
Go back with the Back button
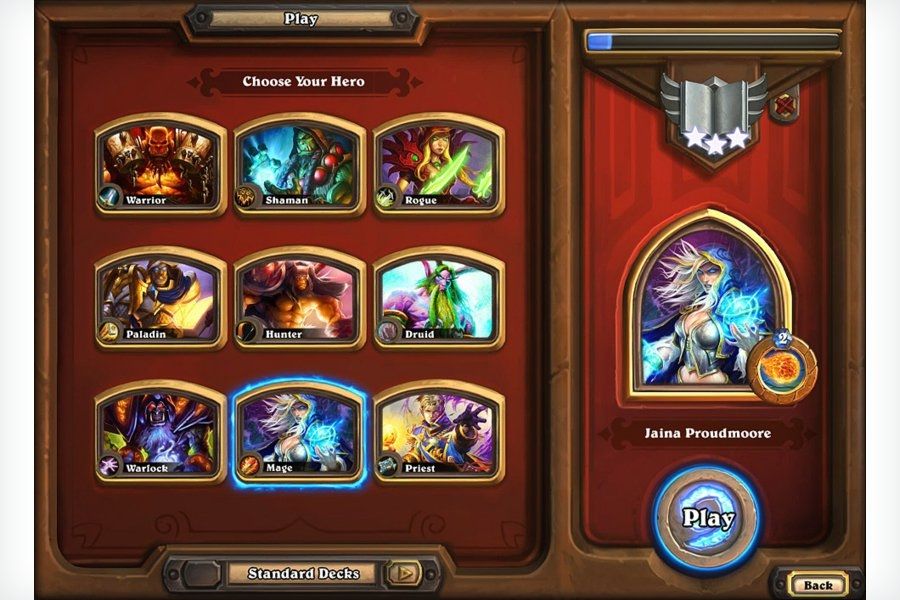(x=817, y=584)
